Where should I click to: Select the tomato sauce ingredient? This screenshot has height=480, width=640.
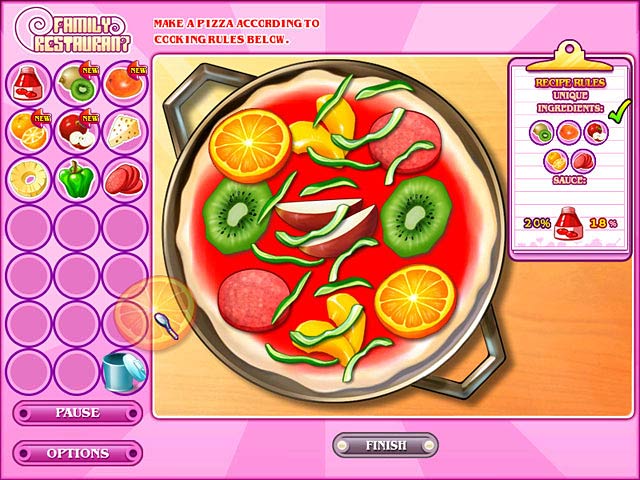[28, 82]
